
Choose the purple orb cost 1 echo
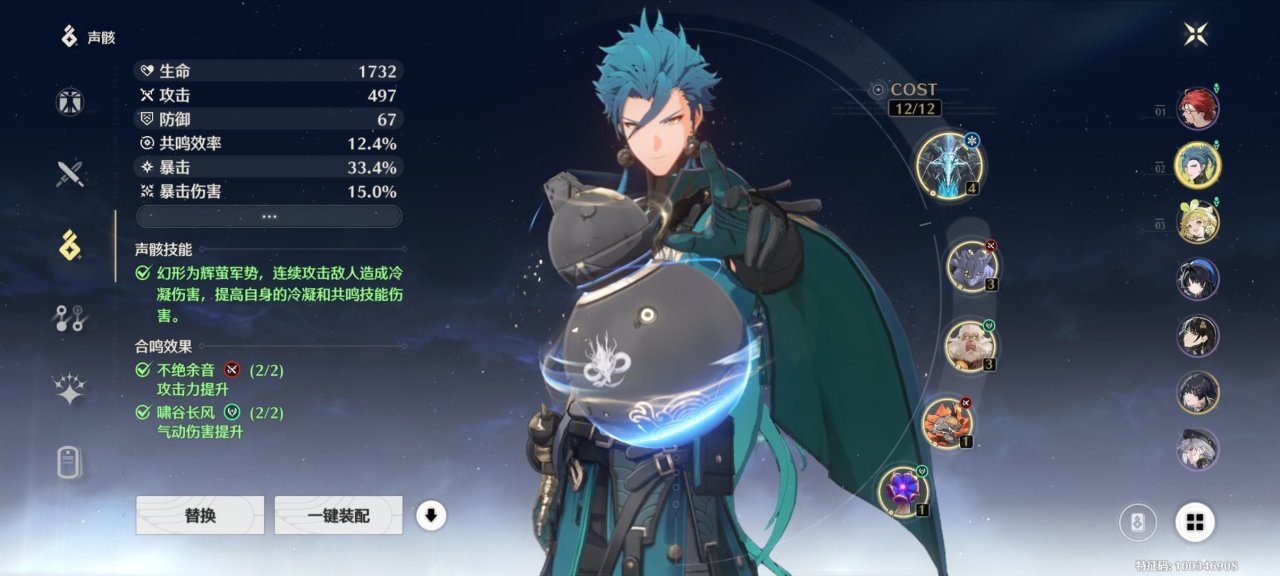903,492
